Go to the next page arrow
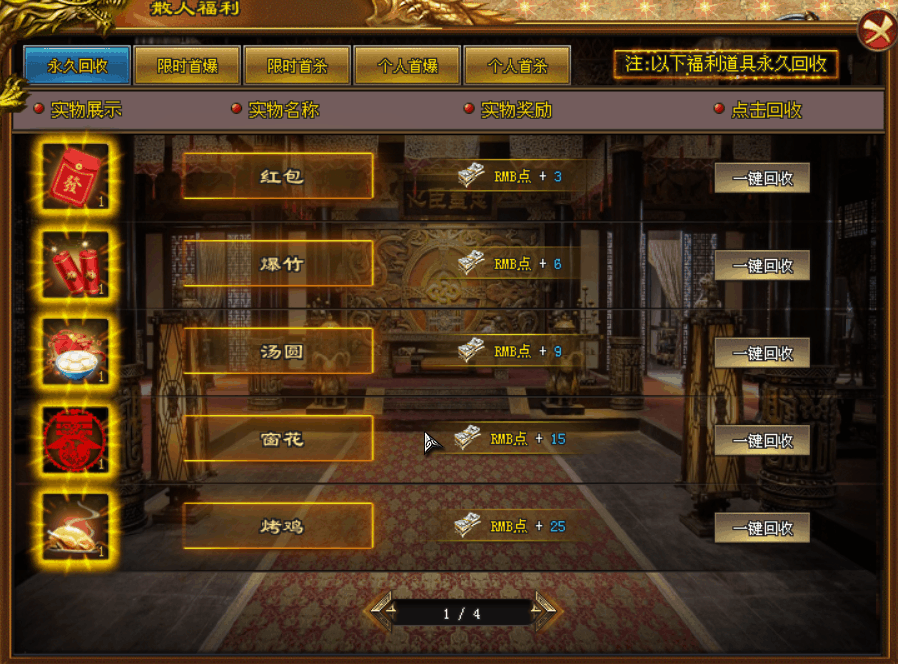898x664 pixels. coord(547,610)
